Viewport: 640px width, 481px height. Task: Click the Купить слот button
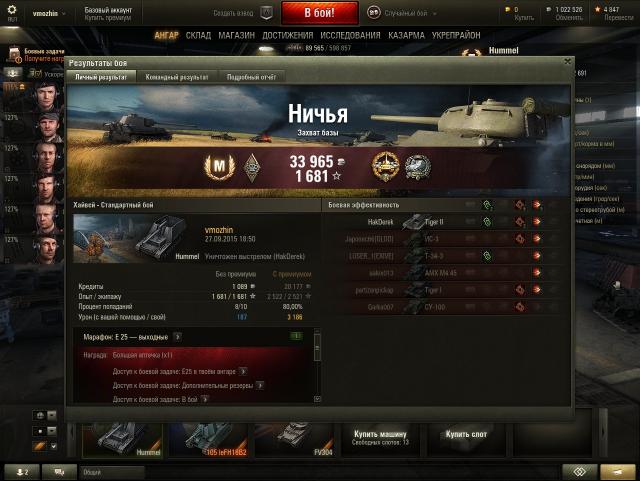(x=465, y=435)
